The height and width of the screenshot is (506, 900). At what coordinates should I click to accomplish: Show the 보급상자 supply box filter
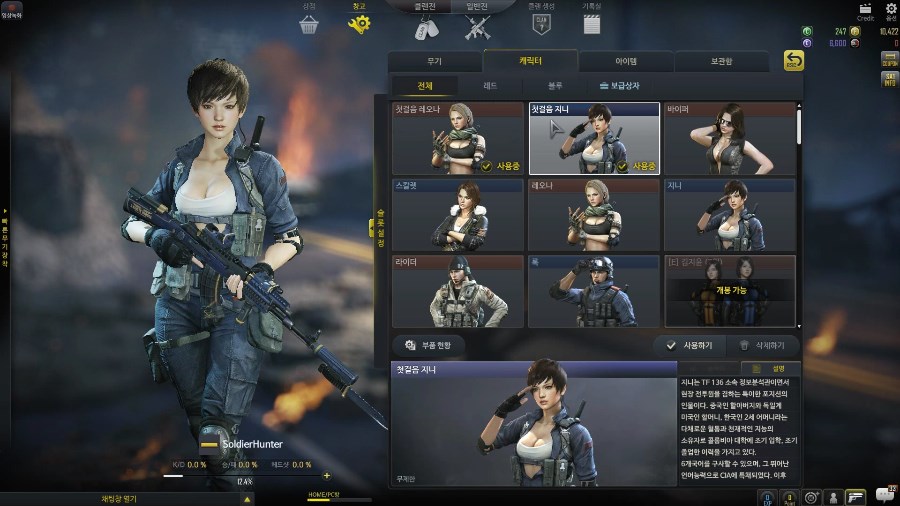[629, 87]
